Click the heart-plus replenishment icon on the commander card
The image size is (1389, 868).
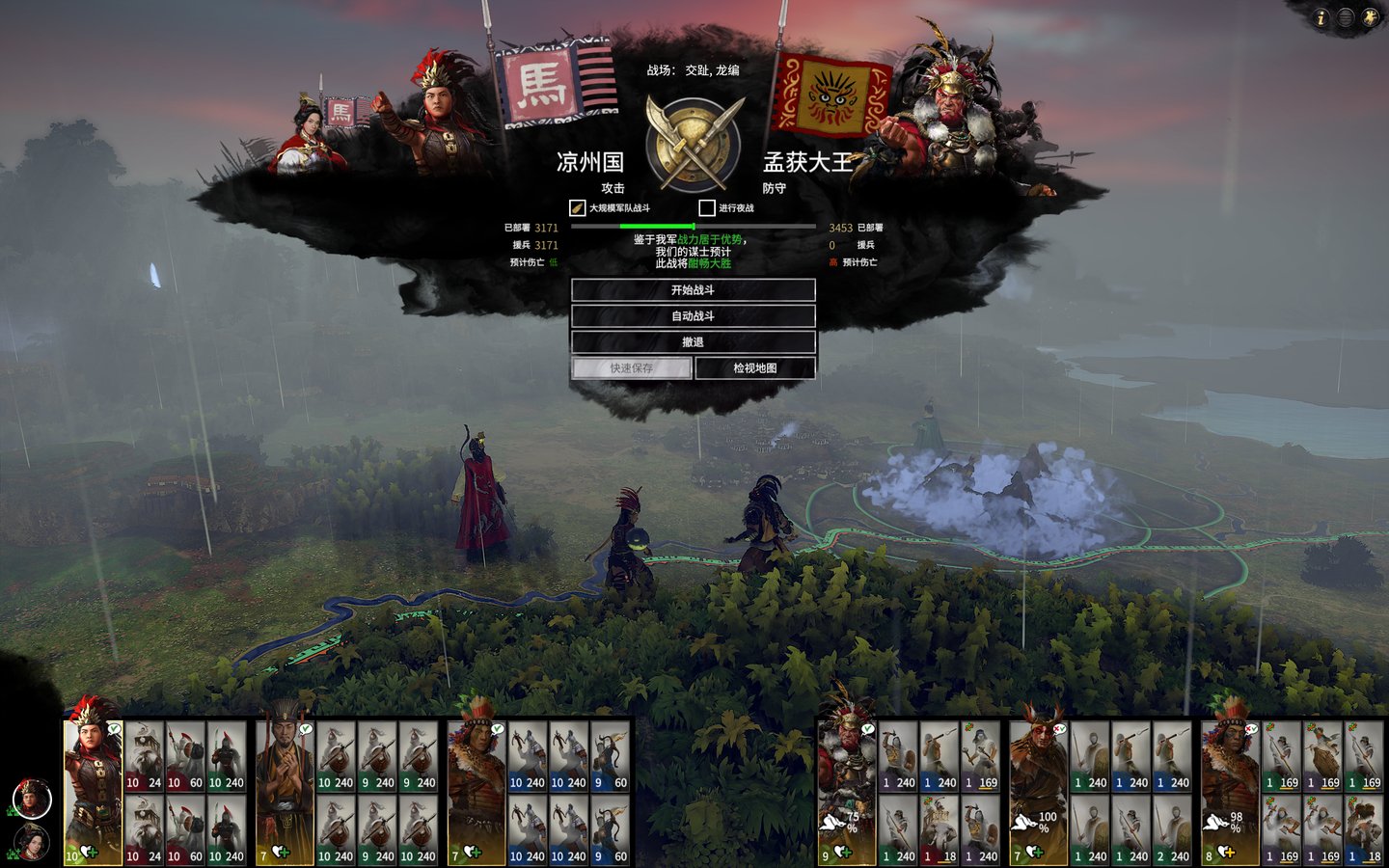click(x=88, y=853)
